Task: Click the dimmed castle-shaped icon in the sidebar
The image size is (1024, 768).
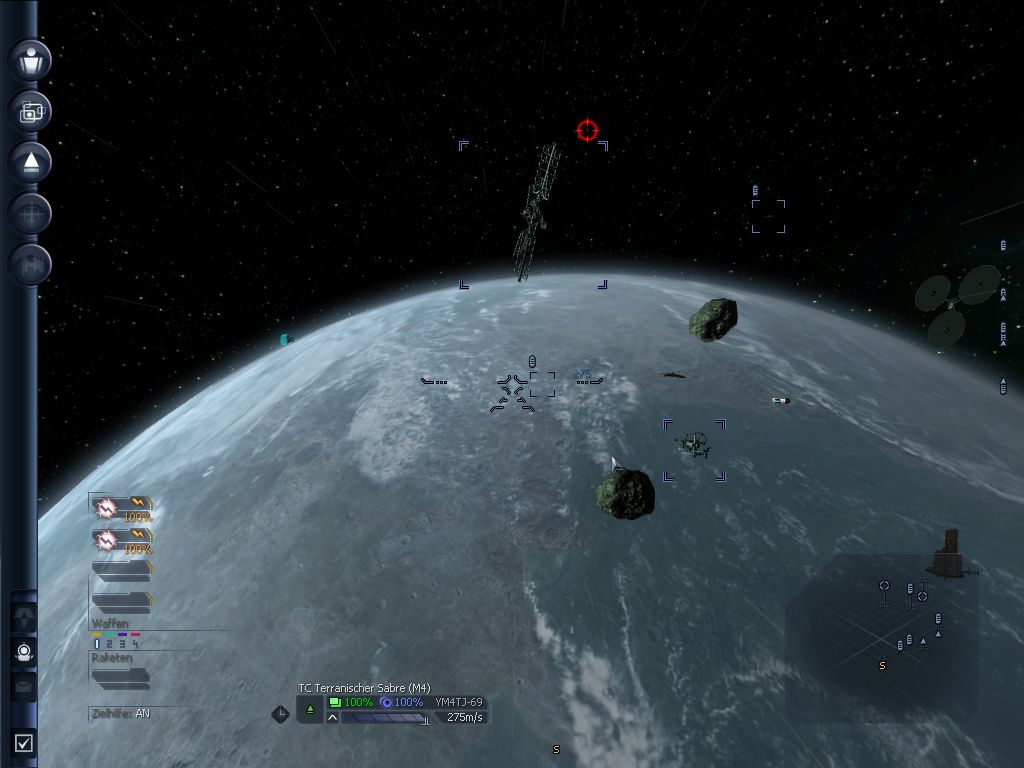Action: tap(31, 264)
